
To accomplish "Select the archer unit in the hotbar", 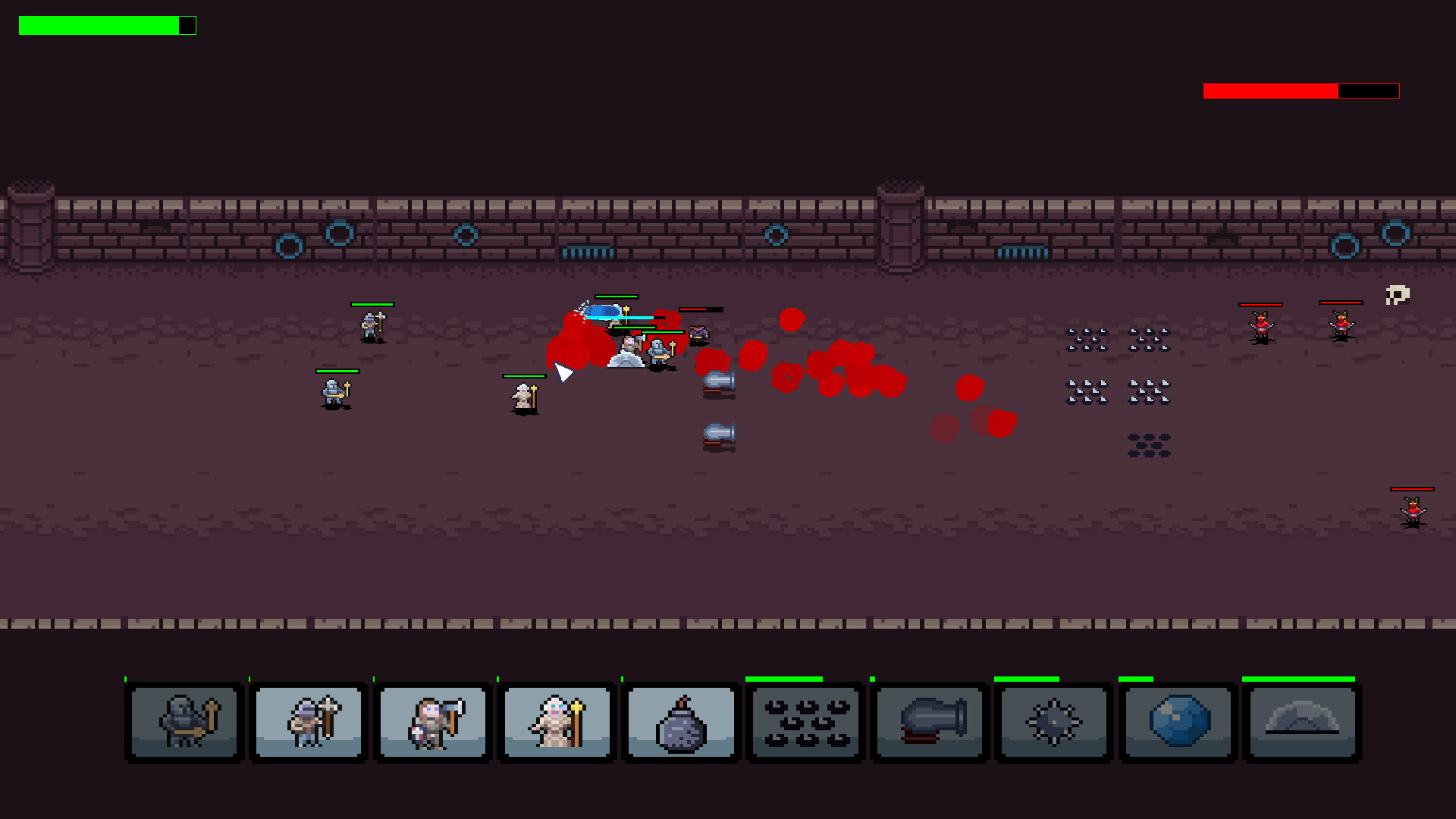I will [184, 722].
